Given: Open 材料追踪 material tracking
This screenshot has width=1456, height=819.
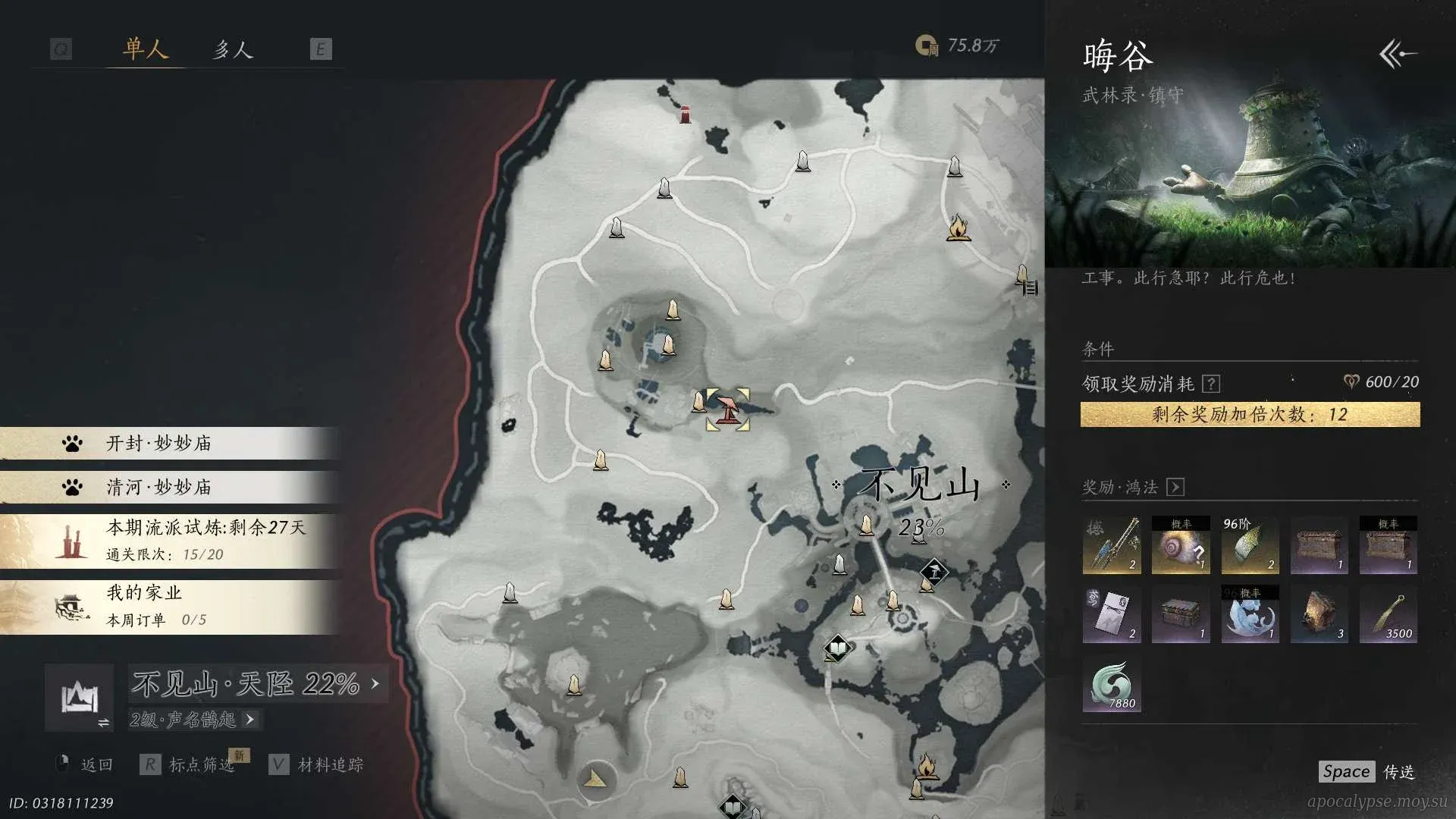Looking at the screenshot, I should tap(317, 764).
